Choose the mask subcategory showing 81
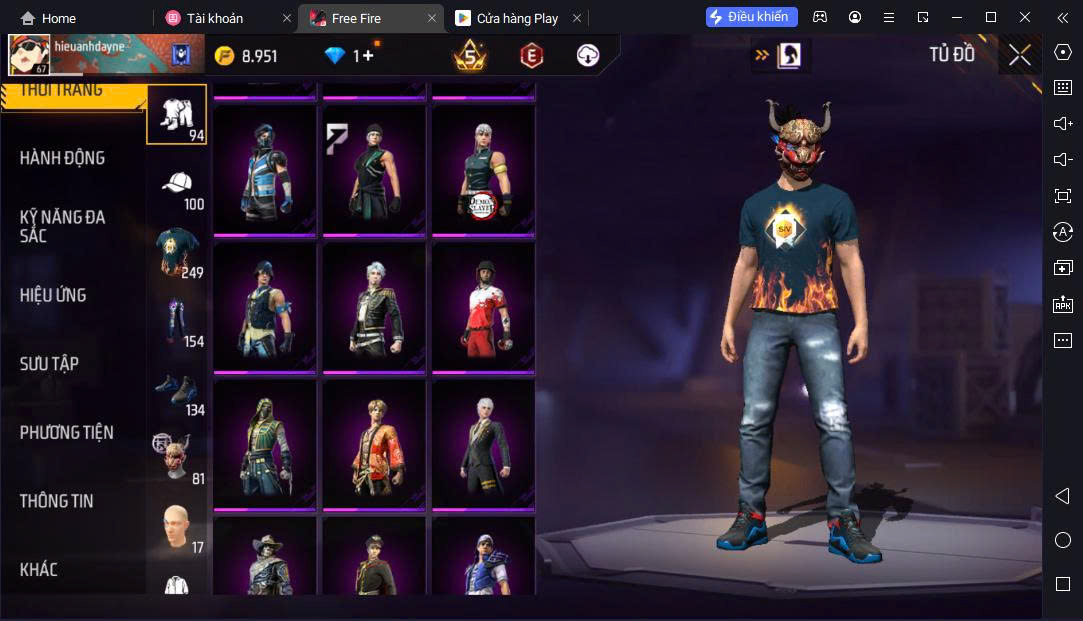This screenshot has width=1083, height=621. pyautogui.click(x=177, y=458)
